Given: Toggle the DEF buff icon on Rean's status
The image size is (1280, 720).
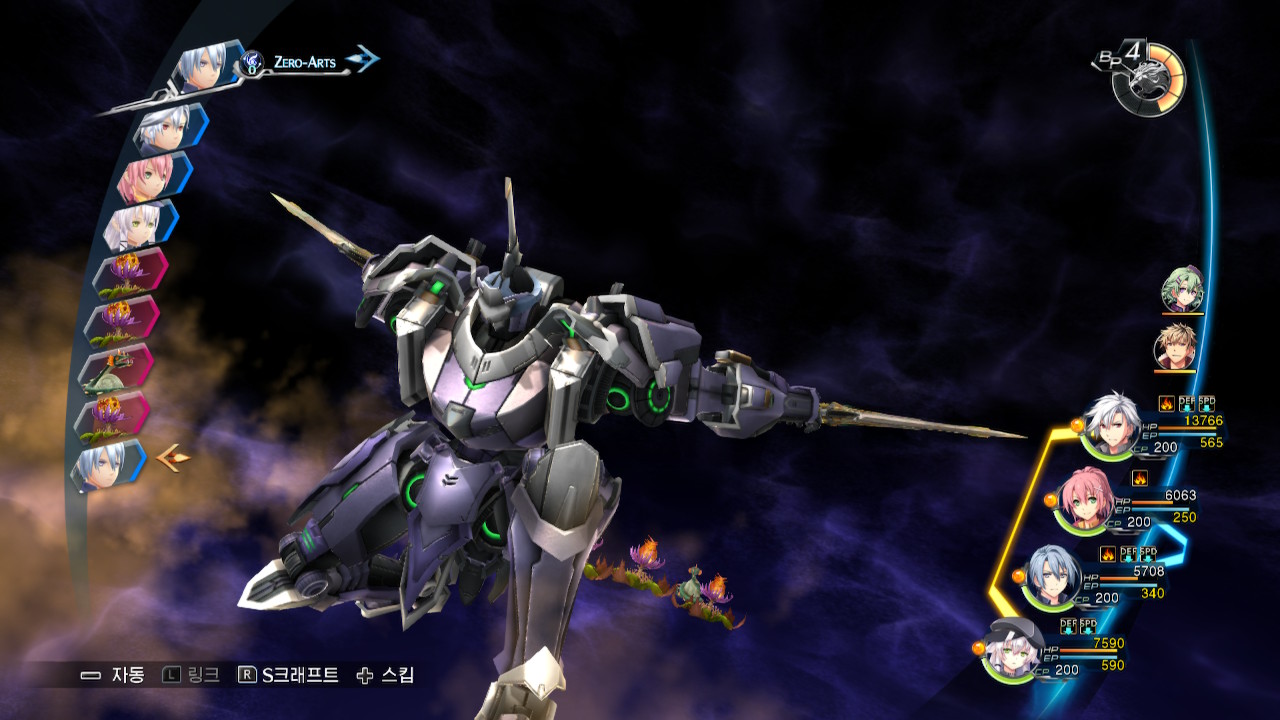Looking at the screenshot, I should [x=1188, y=401].
